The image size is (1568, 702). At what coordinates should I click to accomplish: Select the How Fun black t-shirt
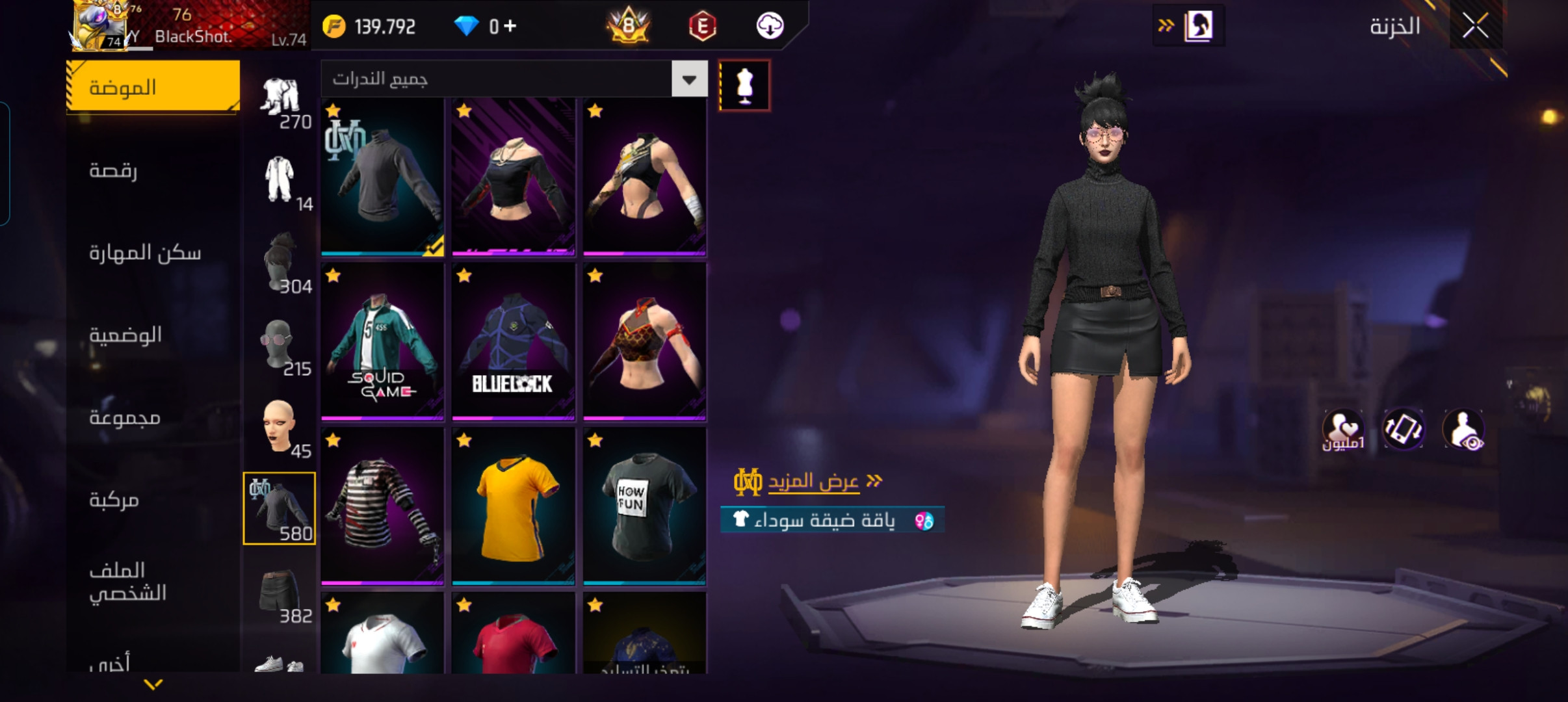644,506
